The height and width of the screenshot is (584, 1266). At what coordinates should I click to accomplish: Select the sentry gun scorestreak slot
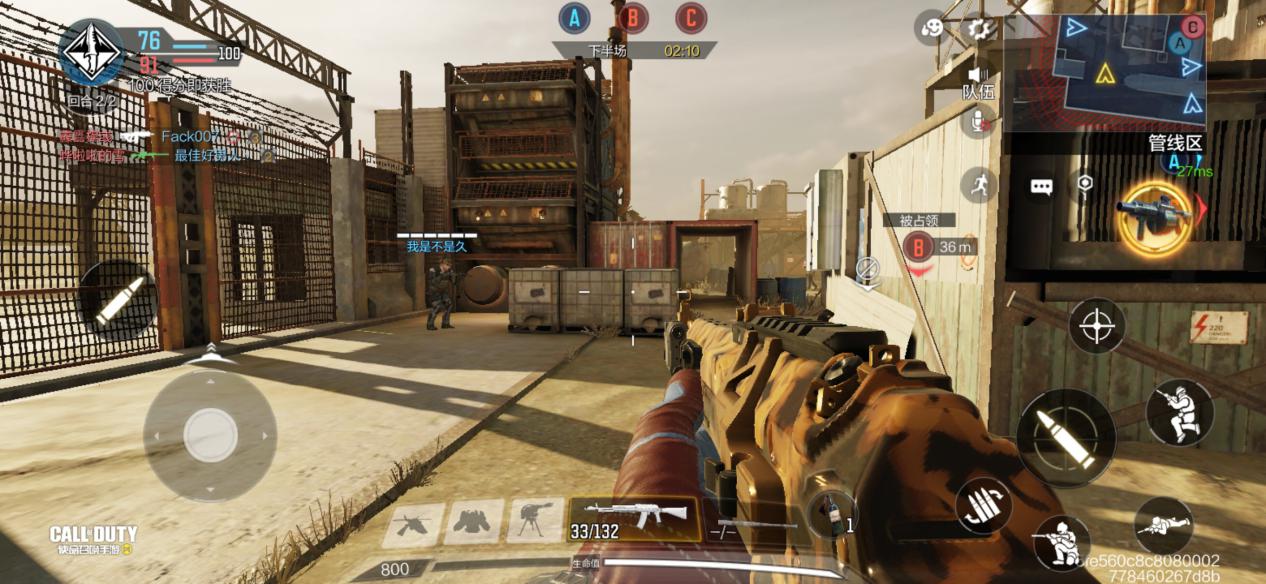click(x=535, y=521)
